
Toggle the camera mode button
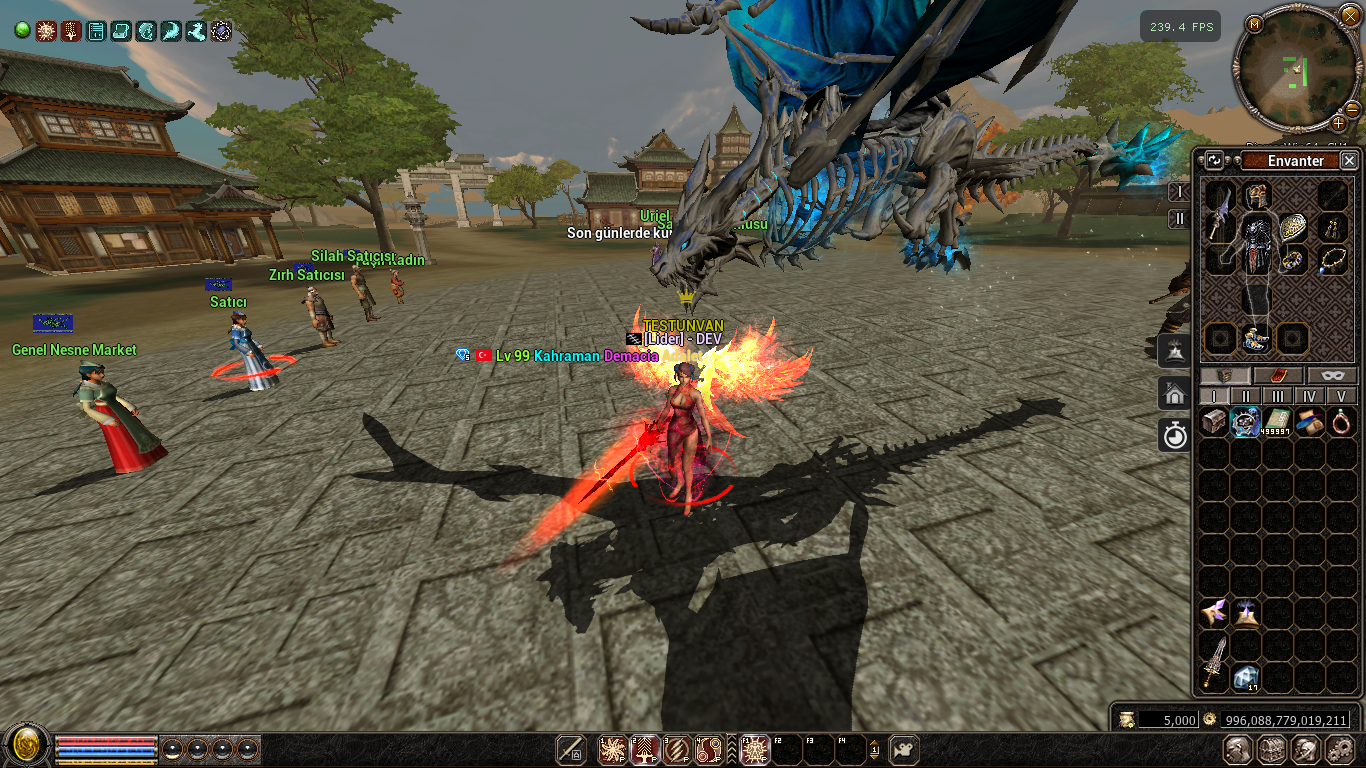[x=904, y=750]
